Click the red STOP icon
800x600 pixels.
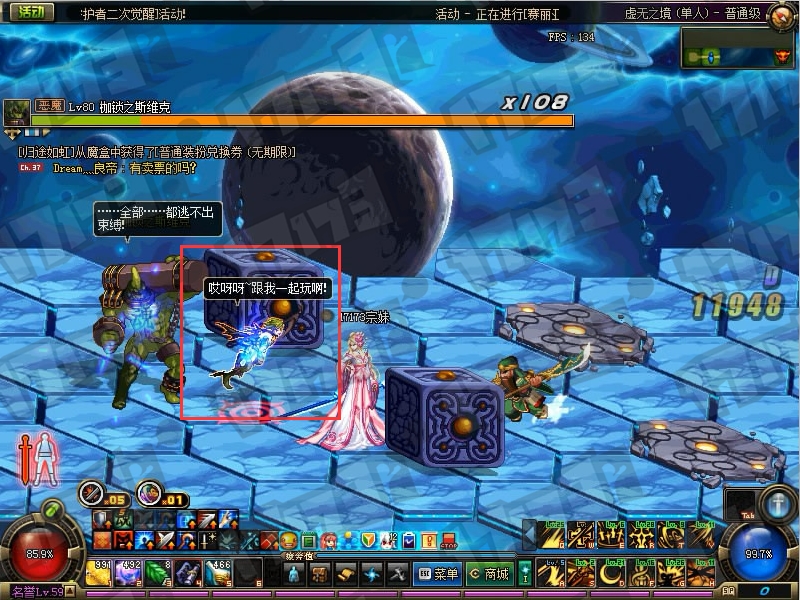coord(447,540)
